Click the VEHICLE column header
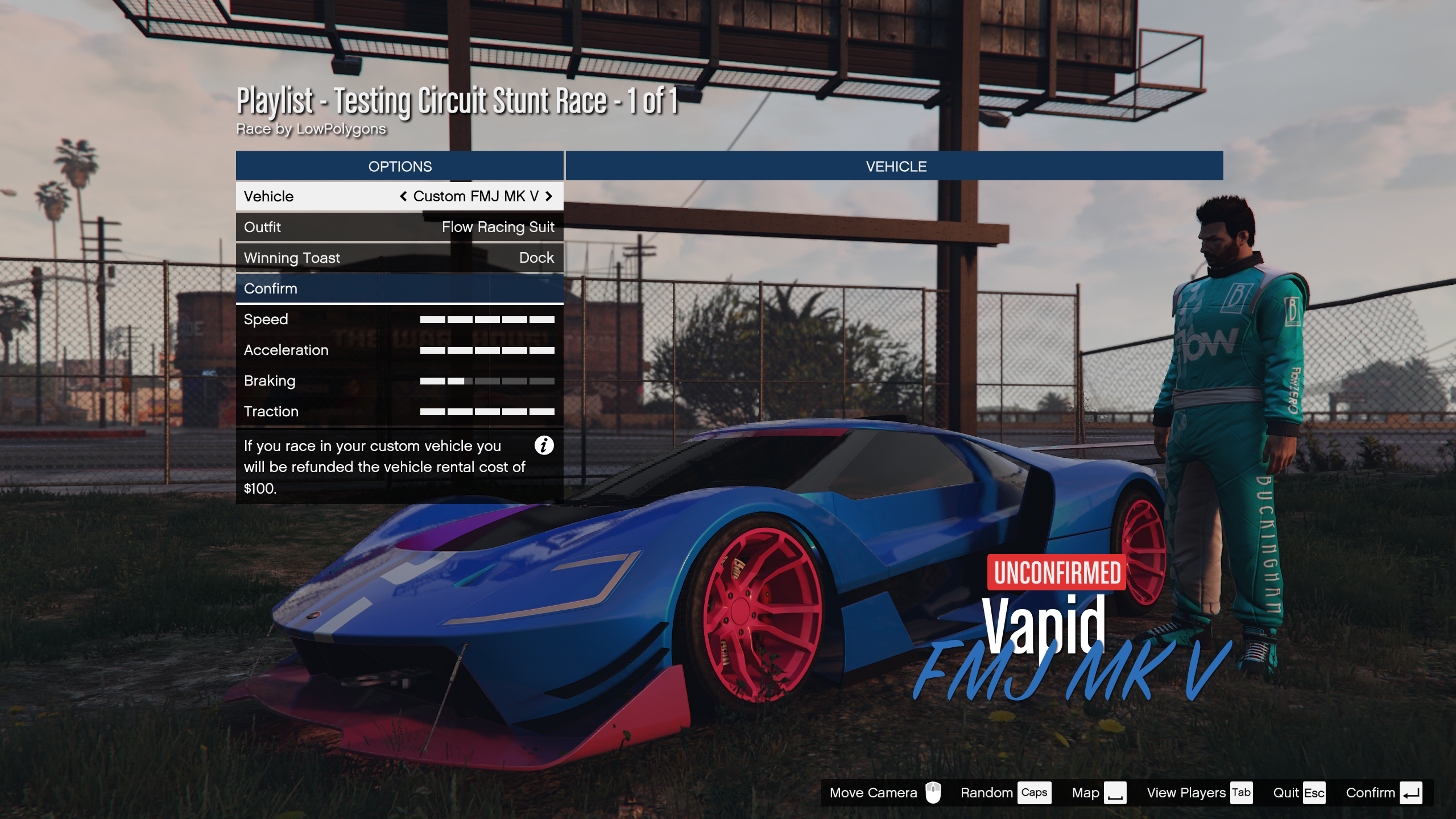Screen dimensions: 1456x819 (895, 166)
